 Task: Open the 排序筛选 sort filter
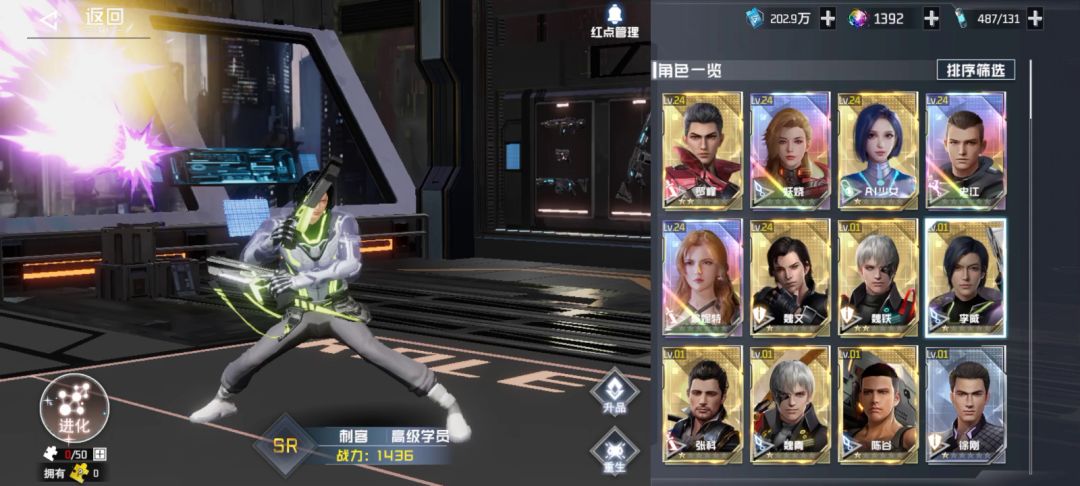[975, 70]
